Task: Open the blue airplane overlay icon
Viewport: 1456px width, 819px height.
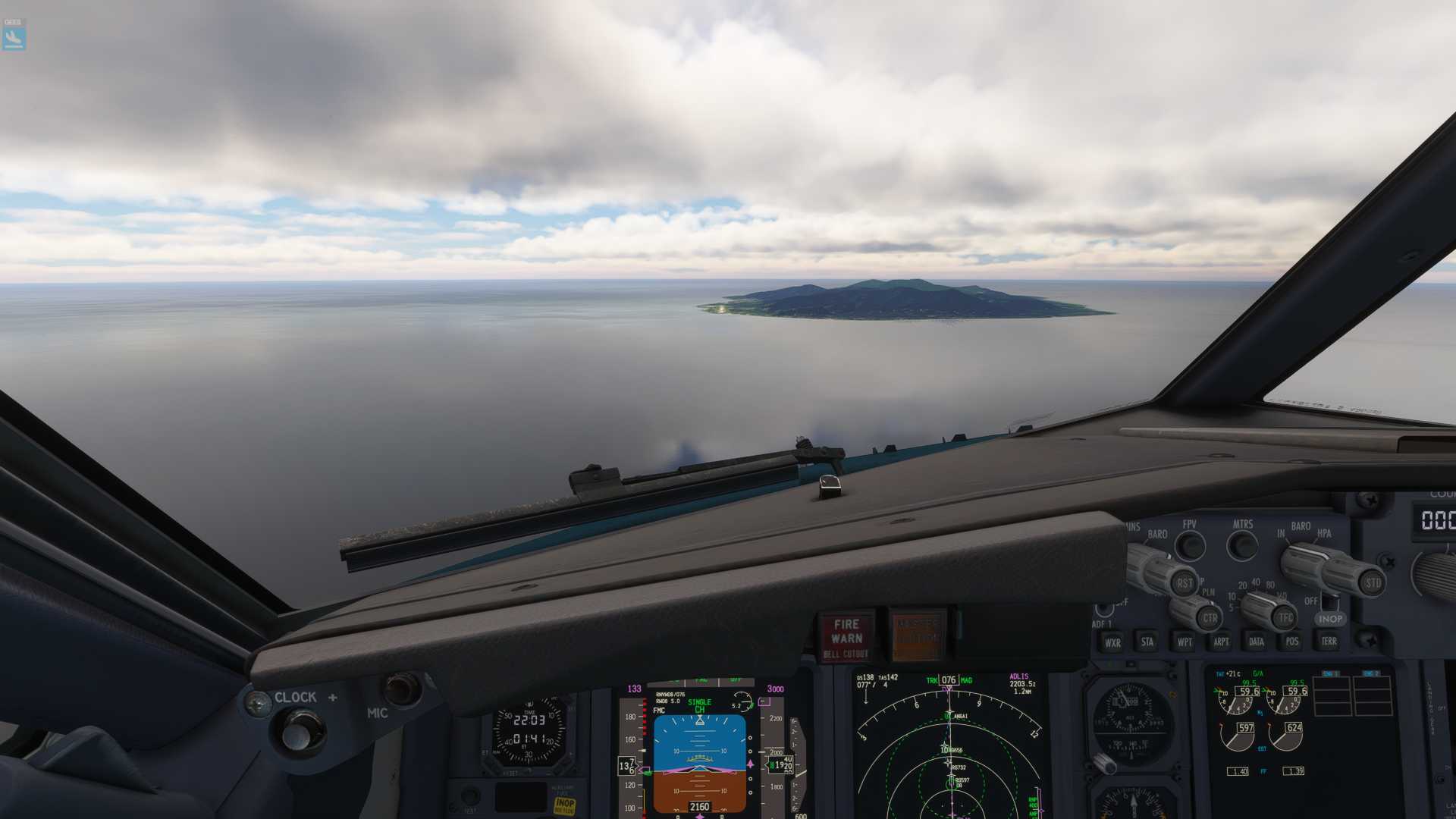Action: coord(14,35)
